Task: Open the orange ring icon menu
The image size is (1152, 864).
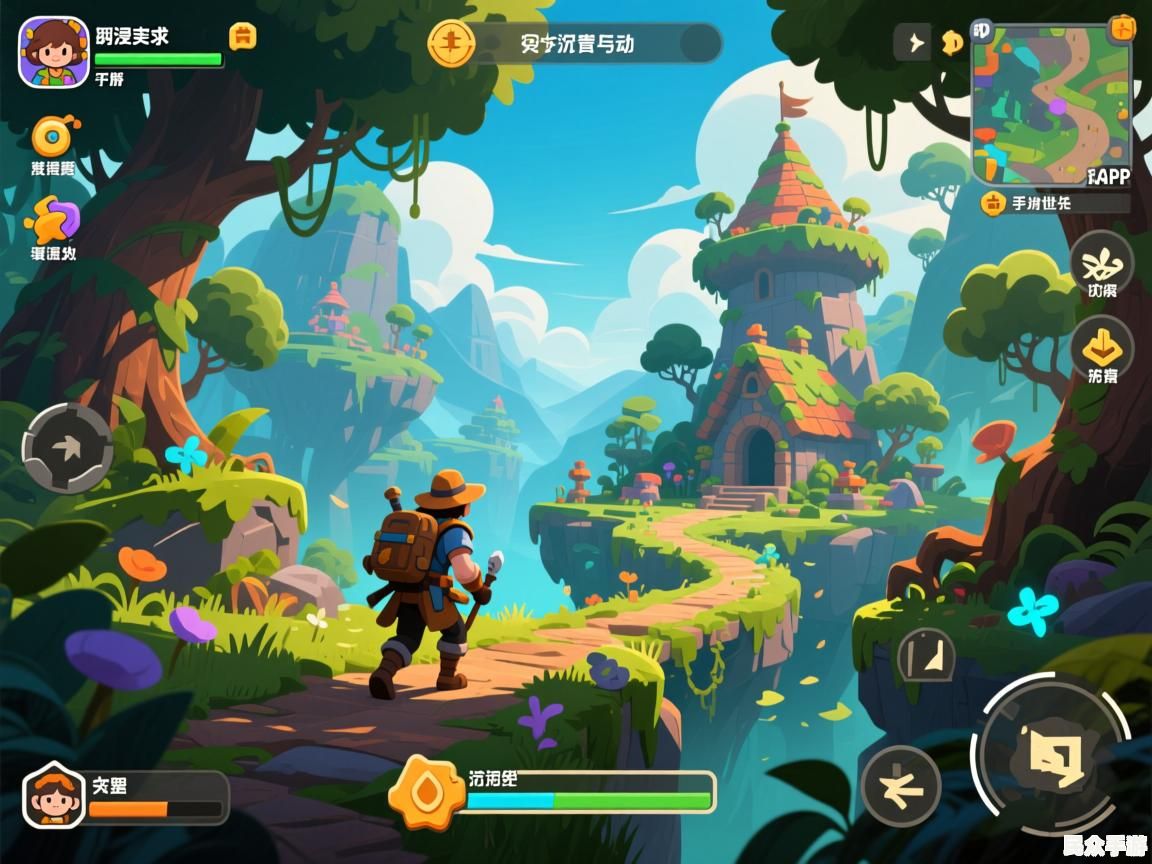Action: [53, 137]
